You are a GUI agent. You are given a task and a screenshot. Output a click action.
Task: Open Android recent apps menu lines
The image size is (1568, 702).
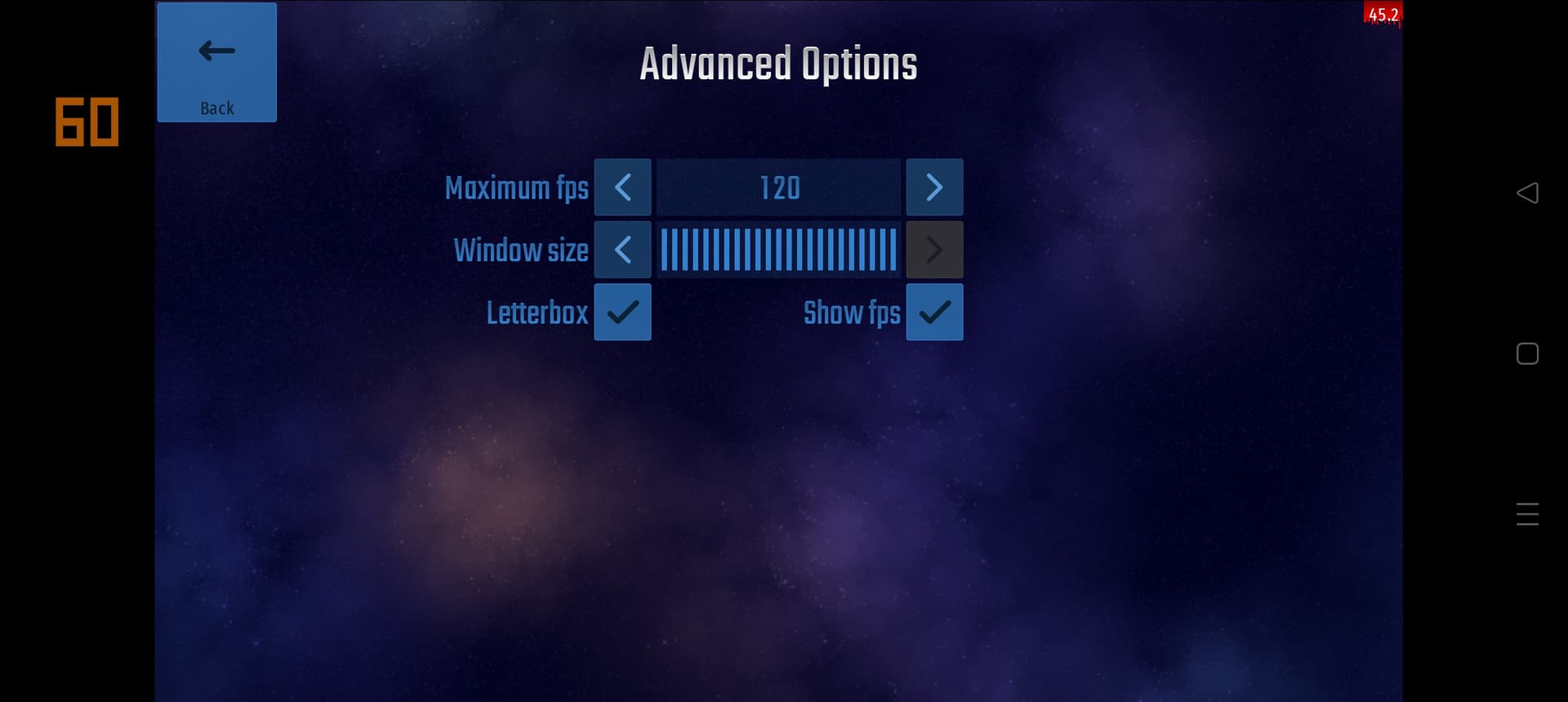[1527, 514]
